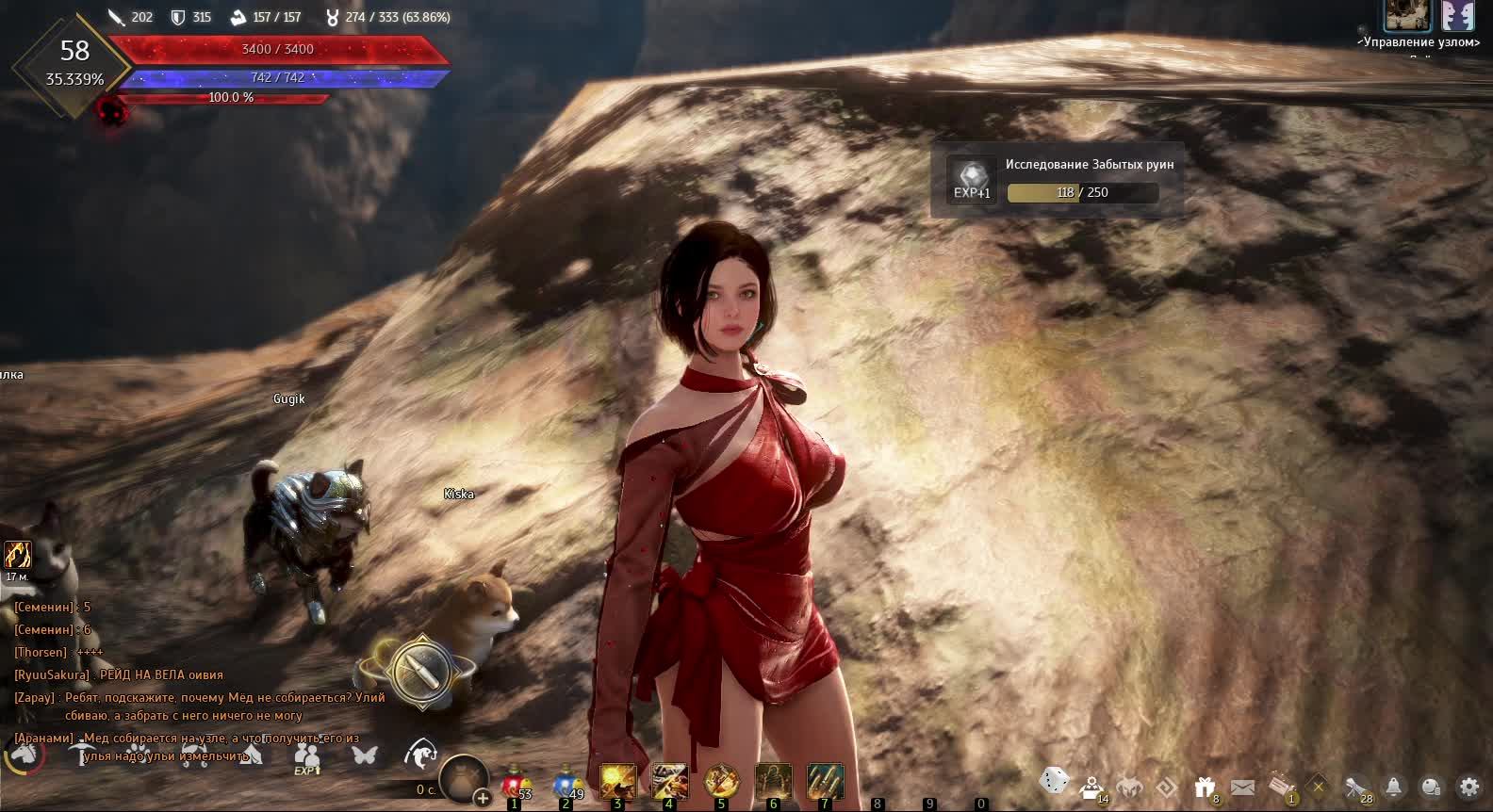Screen dimensions: 1493x812
Task: Use the blue mana potion slot
Action: click(566, 783)
